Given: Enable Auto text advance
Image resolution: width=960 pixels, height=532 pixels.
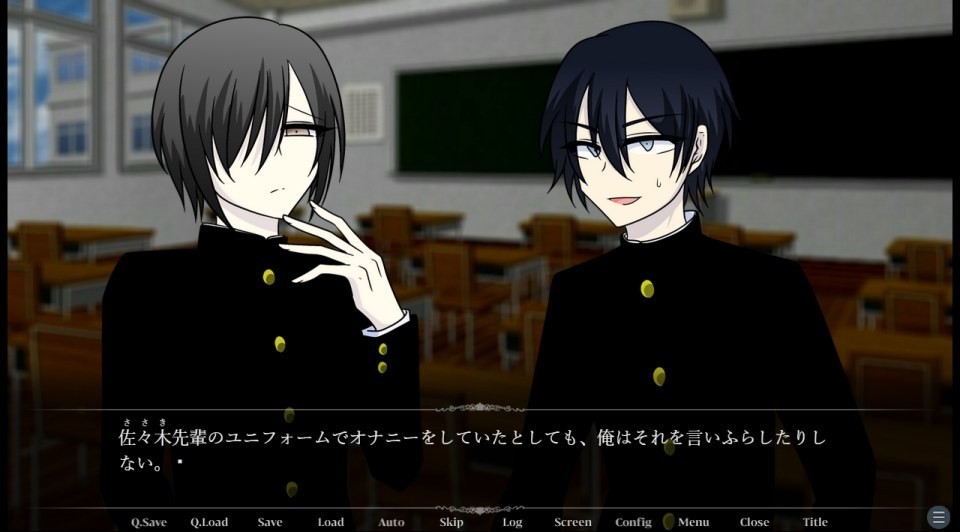Looking at the screenshot, I should [391, 522].
